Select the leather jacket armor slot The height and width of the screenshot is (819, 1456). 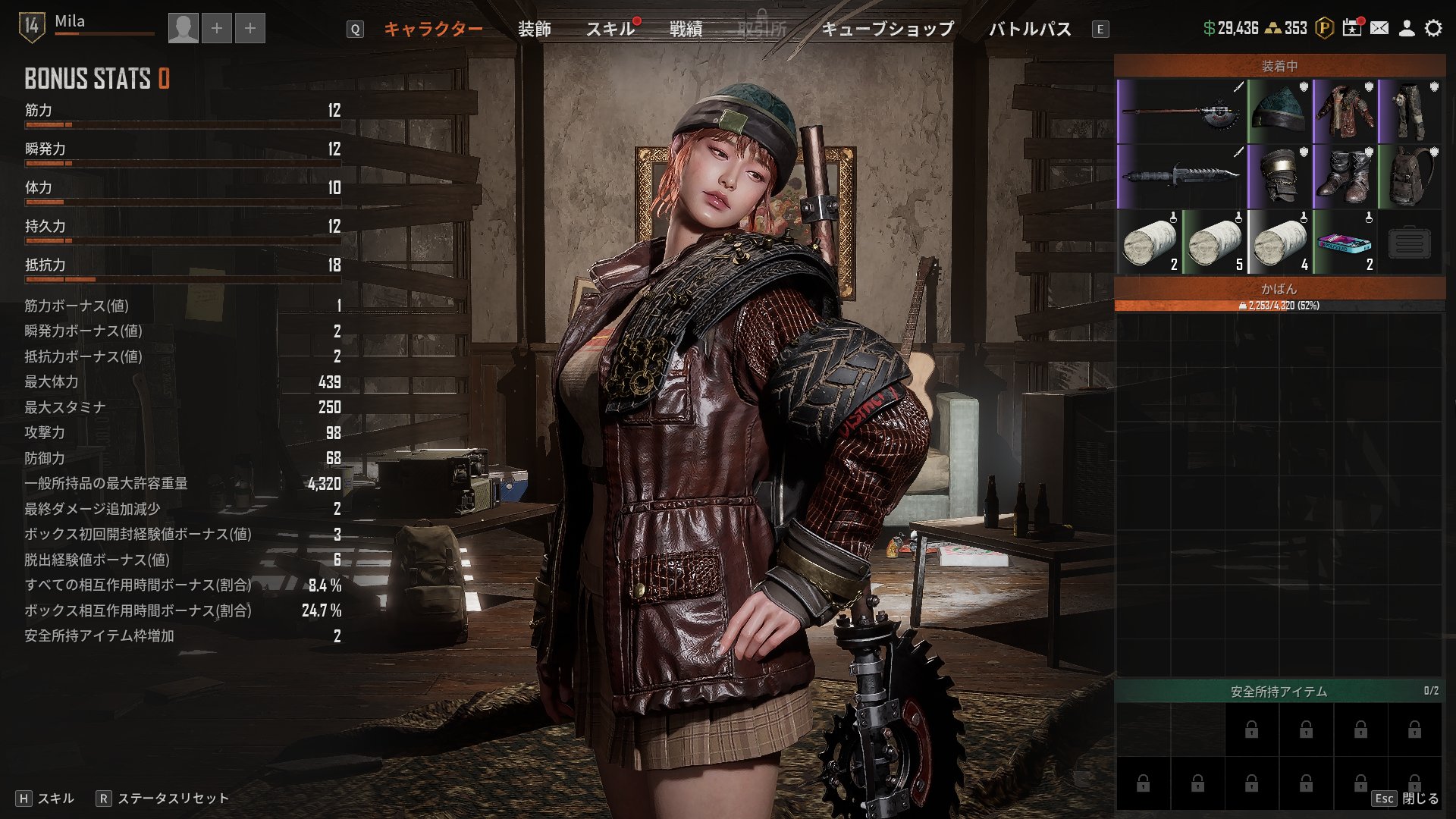pos(1345,112)
